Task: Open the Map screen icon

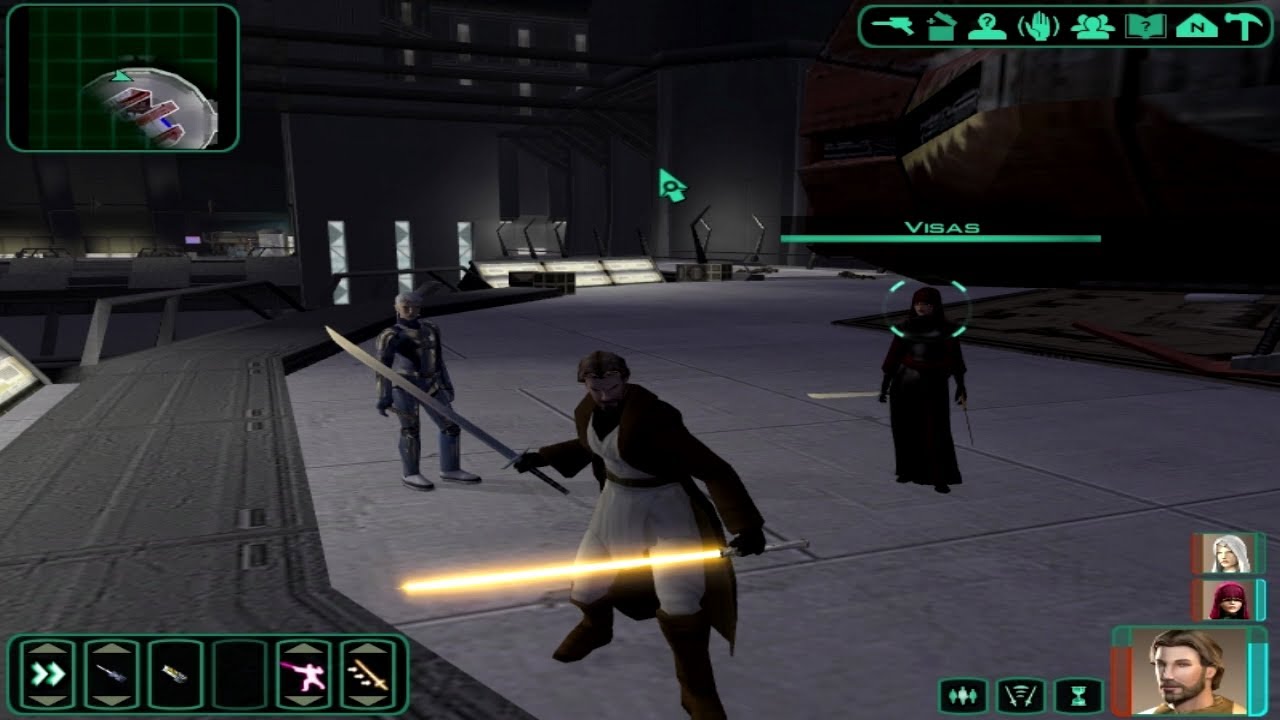Action: 1198,28
